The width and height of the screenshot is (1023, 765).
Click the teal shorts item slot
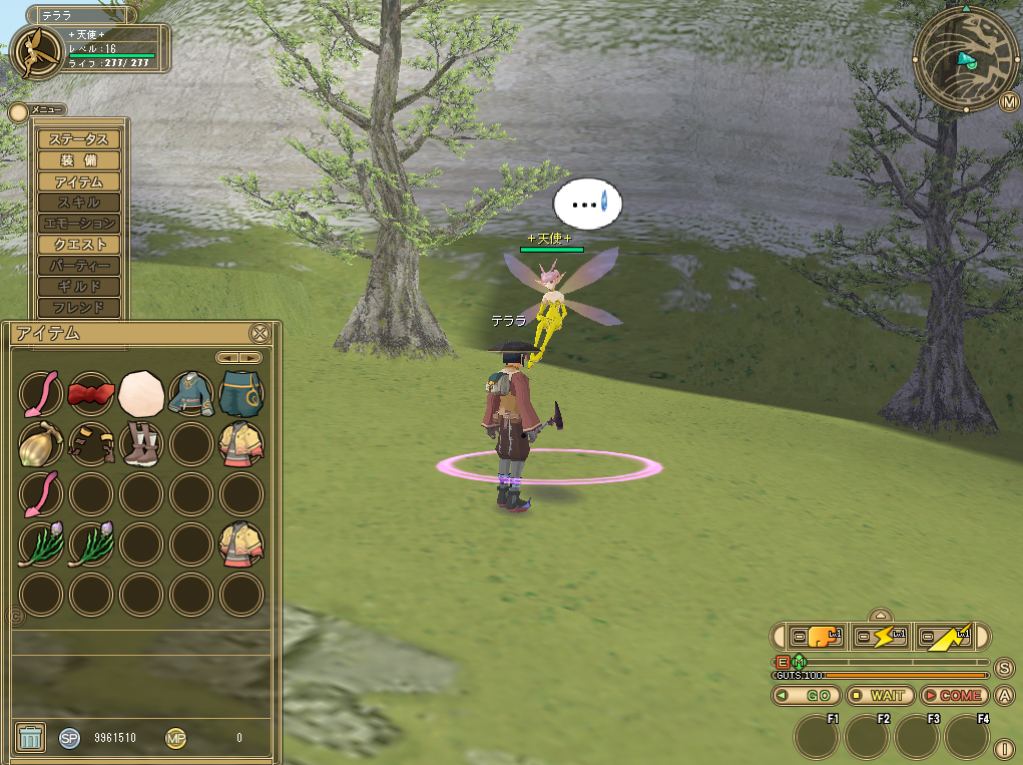pos(241,394)
